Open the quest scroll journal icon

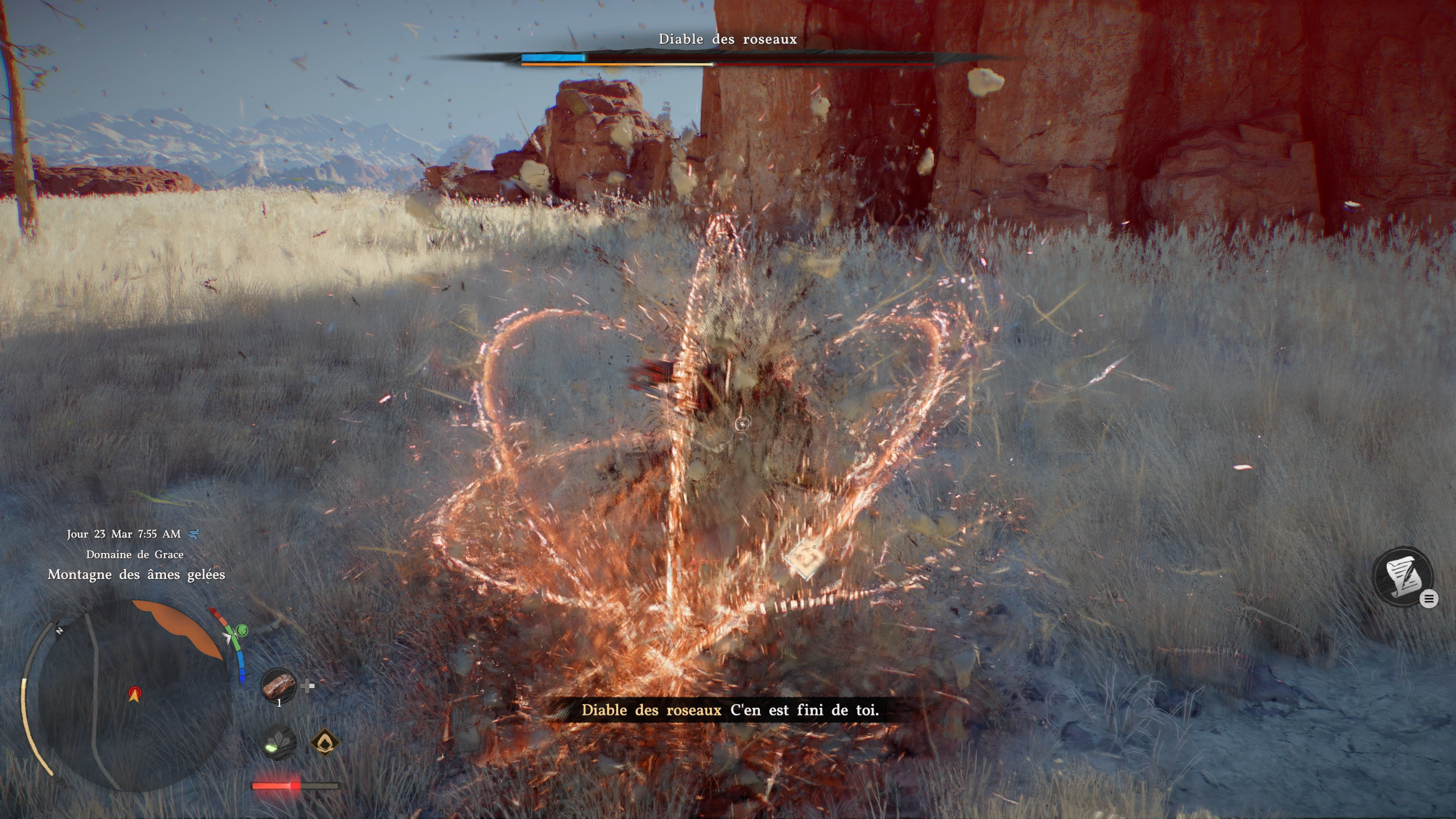coord(1403,576)
